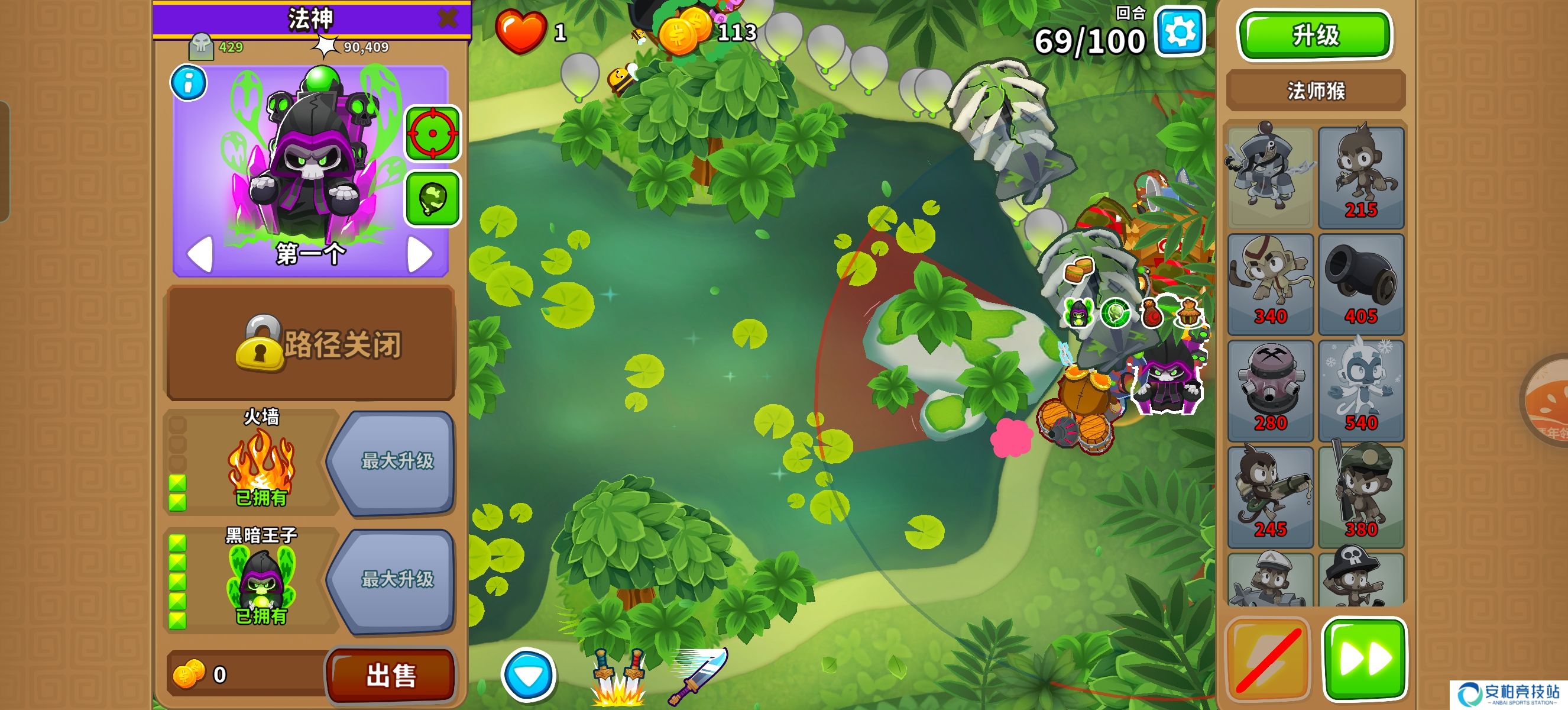Choose the 280 cost tack shooter
The height and width of the screenshot is (710, 1568).
pyautogui.click(x=1271, y=390)
